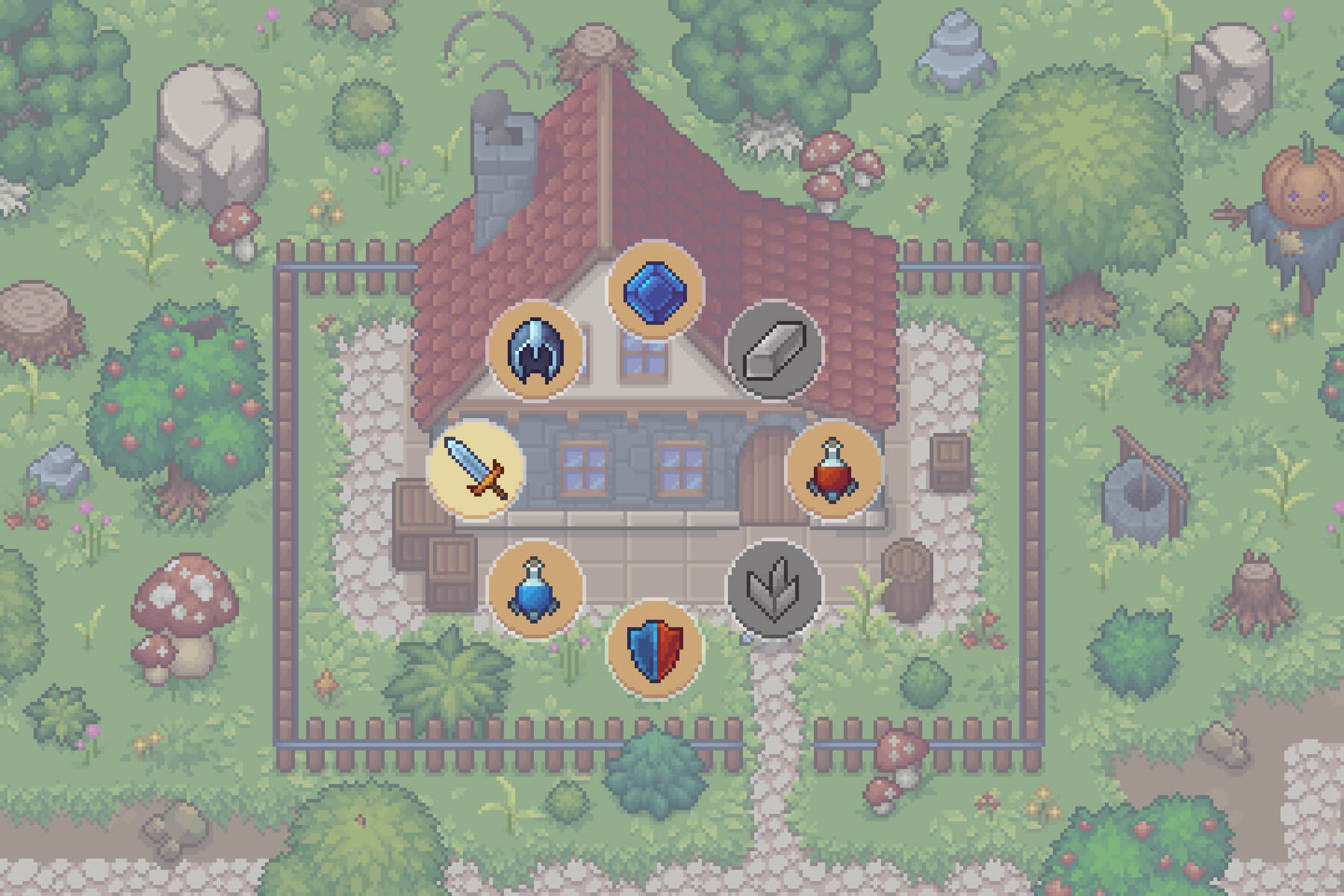Pick the sword from the radial wheel

point(476,469)
